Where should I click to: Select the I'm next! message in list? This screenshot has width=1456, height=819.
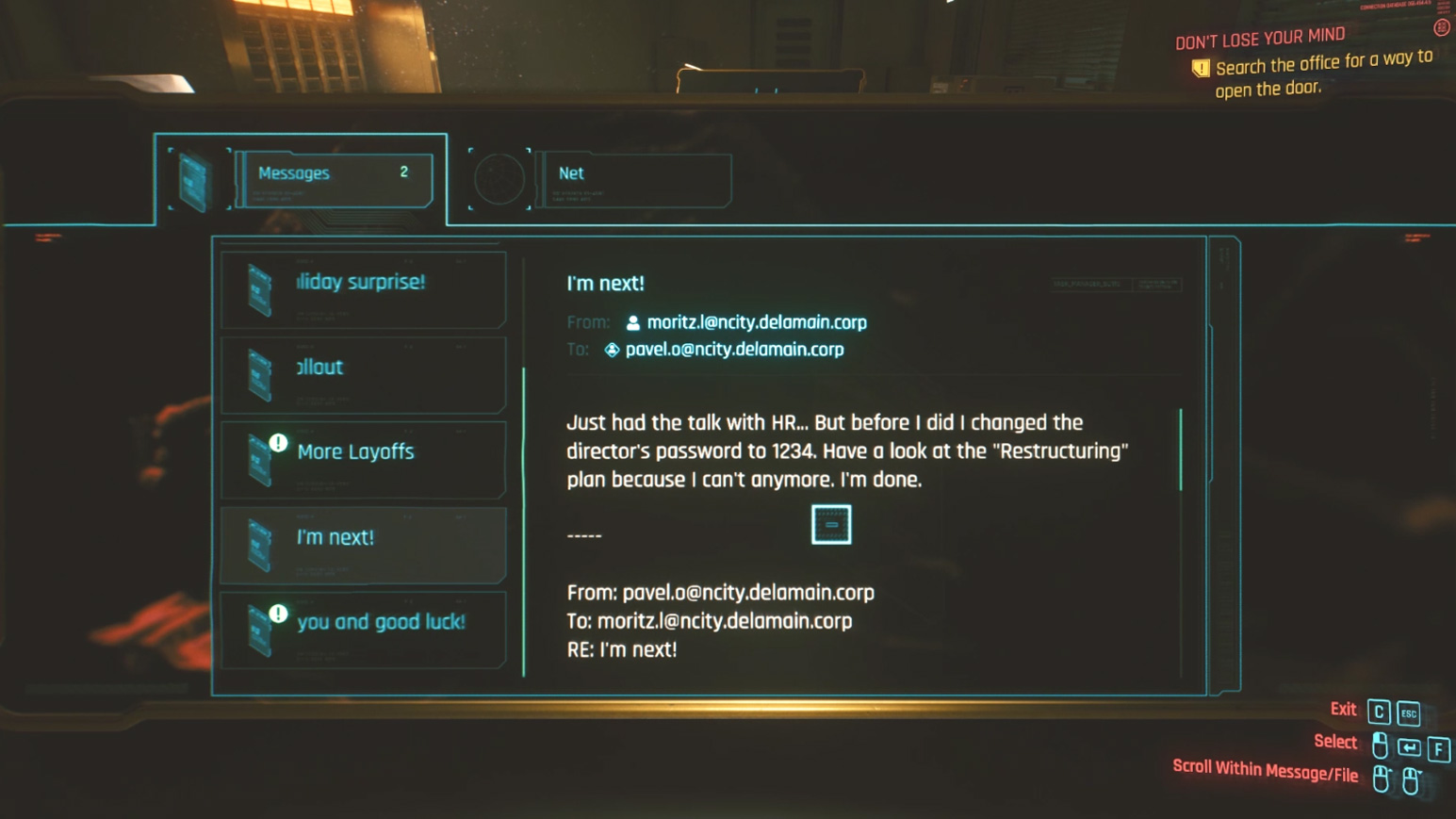363,544
